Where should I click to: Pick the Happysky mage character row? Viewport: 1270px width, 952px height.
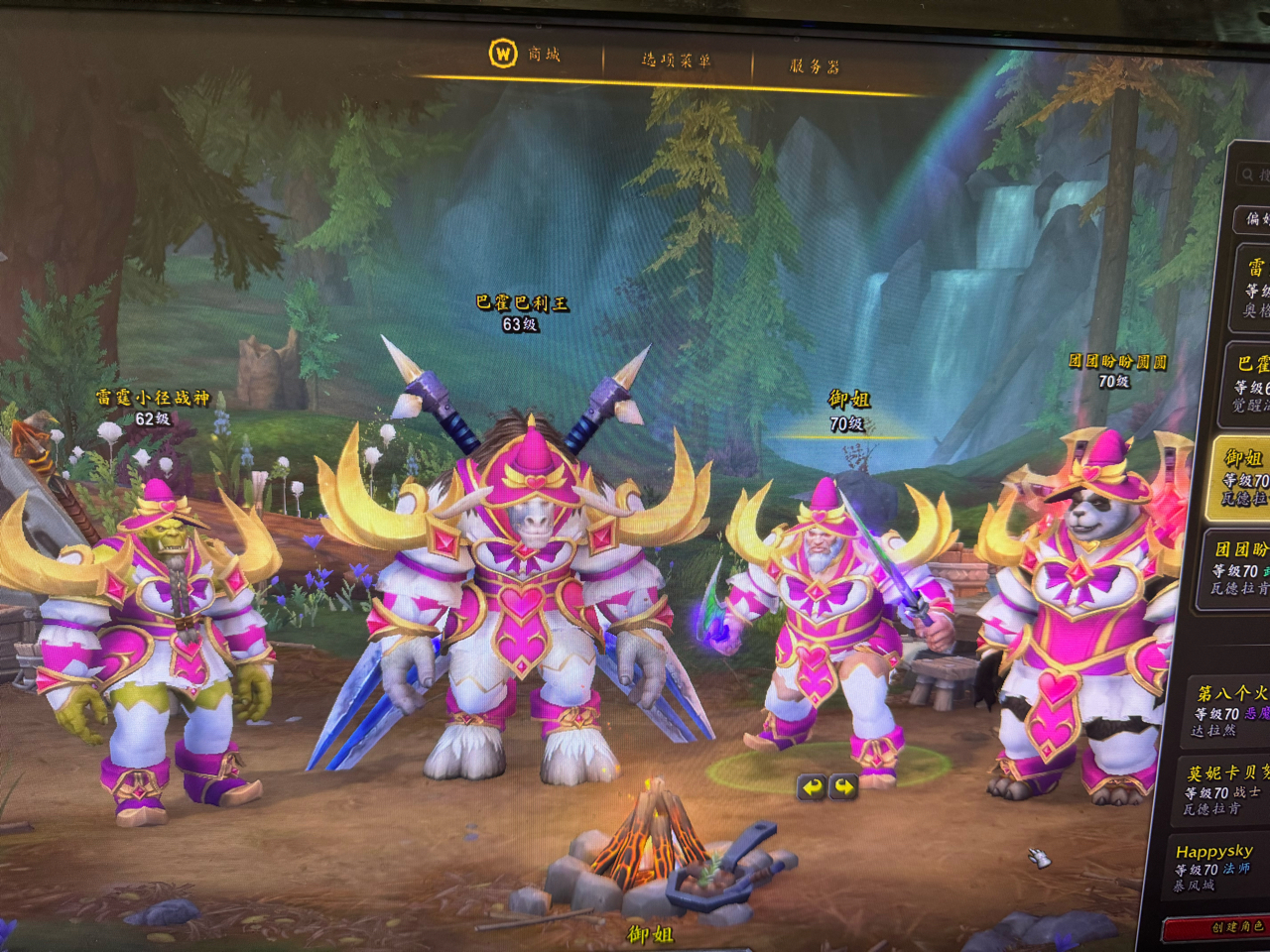tap(1218, 867)
